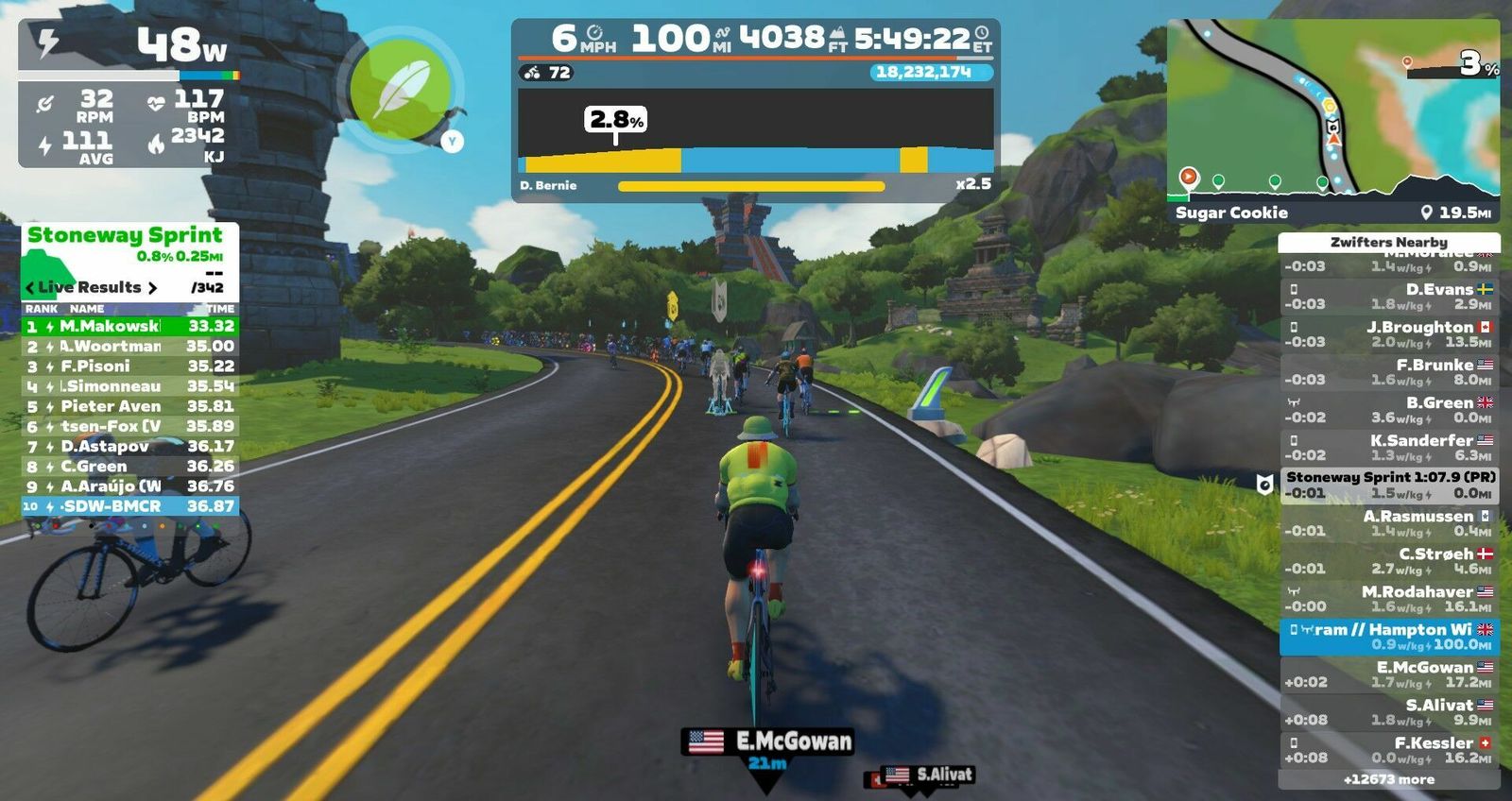1512x801 pixels.
Task: Choose K.Sanderfer in Zwifters Nearby
Action: coord(1389,448)
